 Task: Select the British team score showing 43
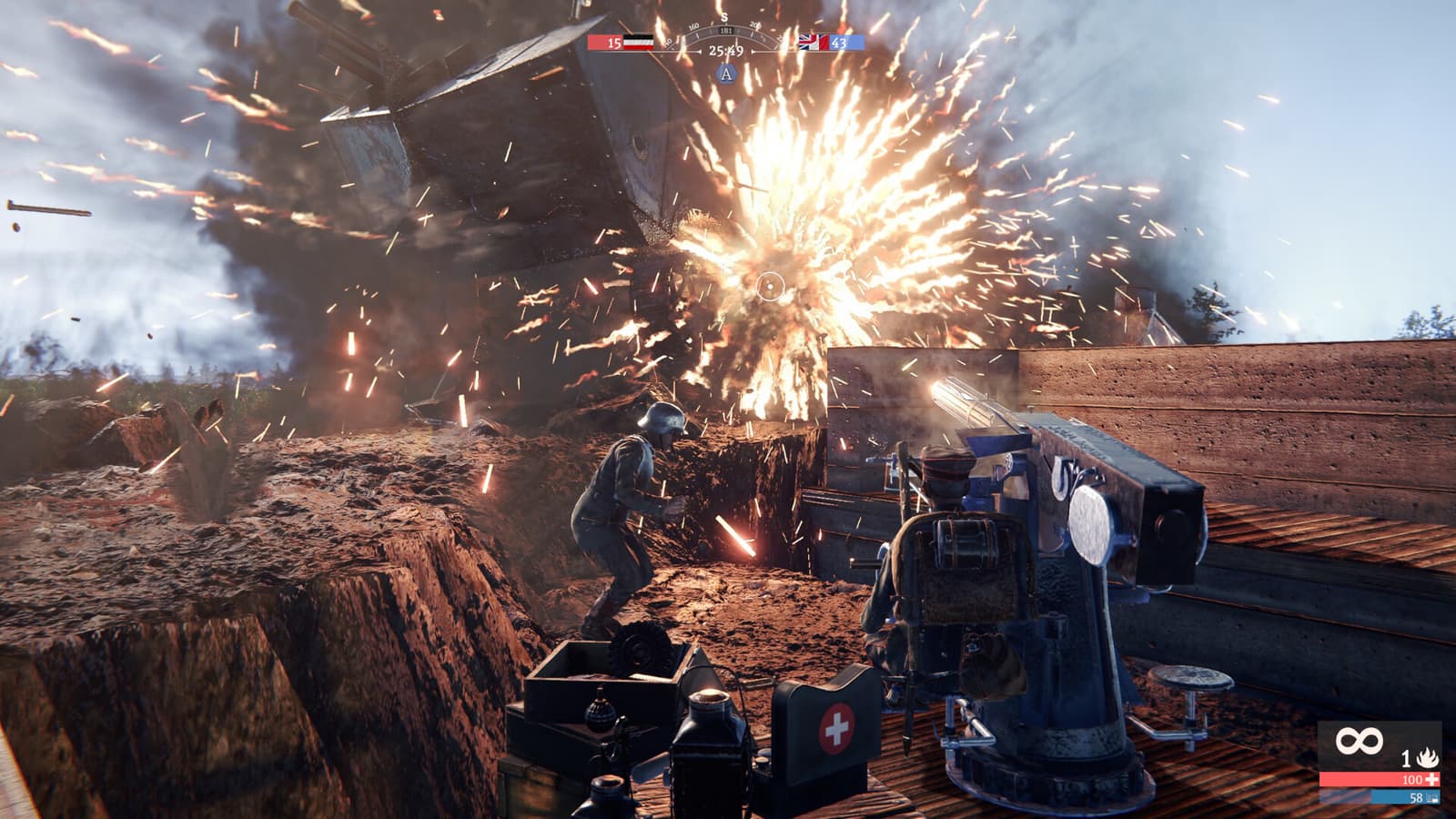point(840,42)
